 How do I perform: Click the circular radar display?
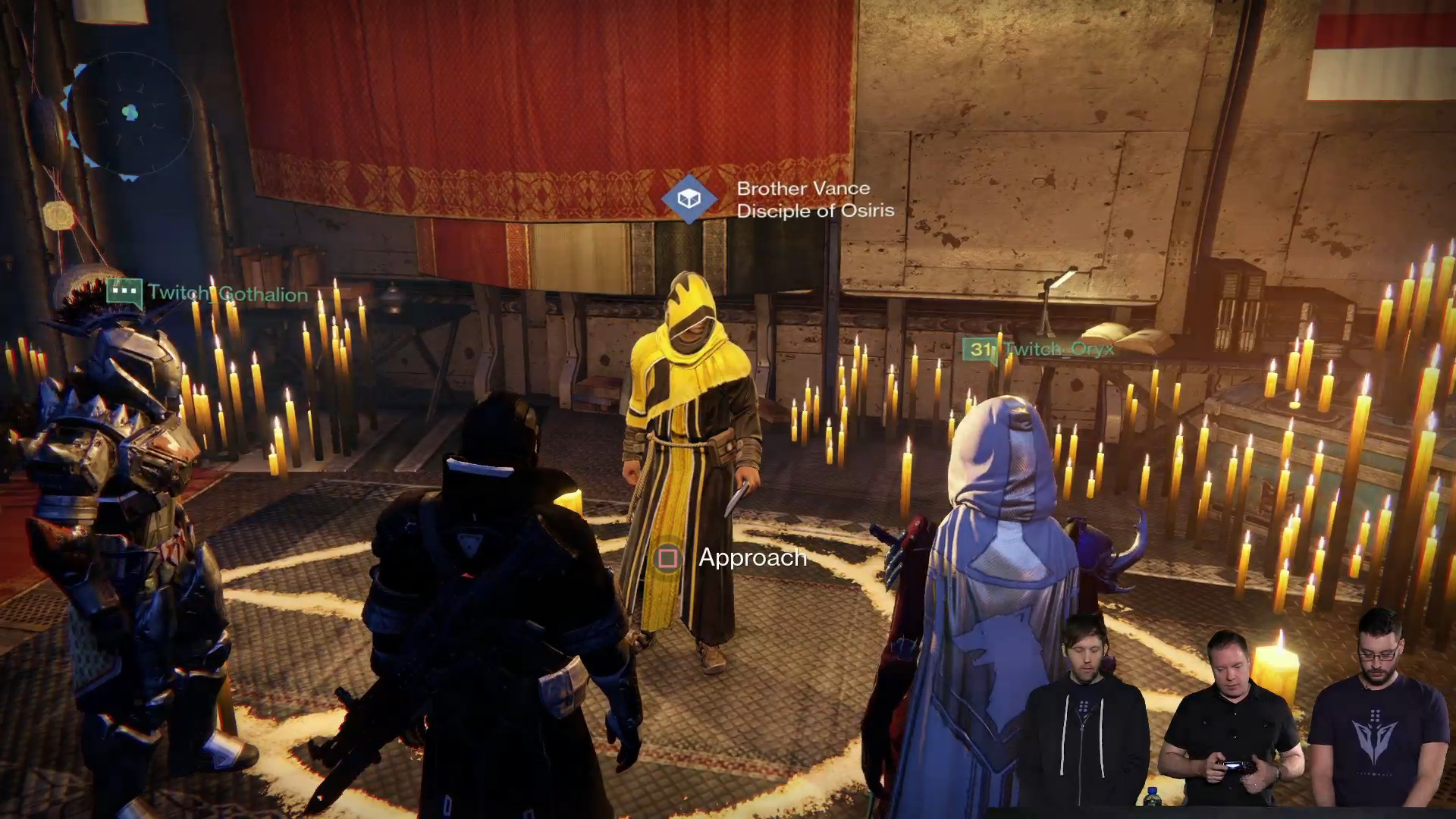coord(130,114)
